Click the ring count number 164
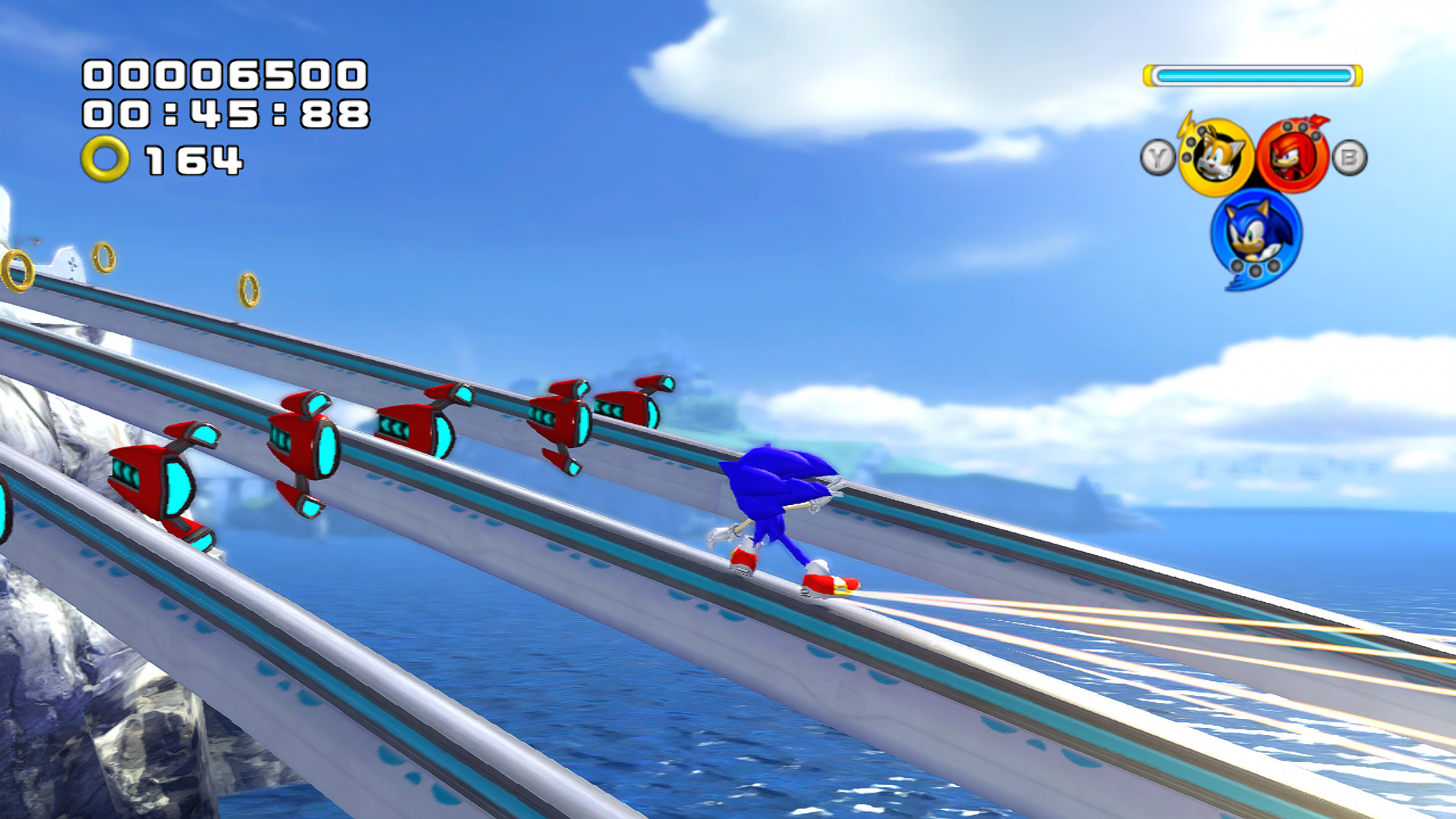 click(193, 158)
